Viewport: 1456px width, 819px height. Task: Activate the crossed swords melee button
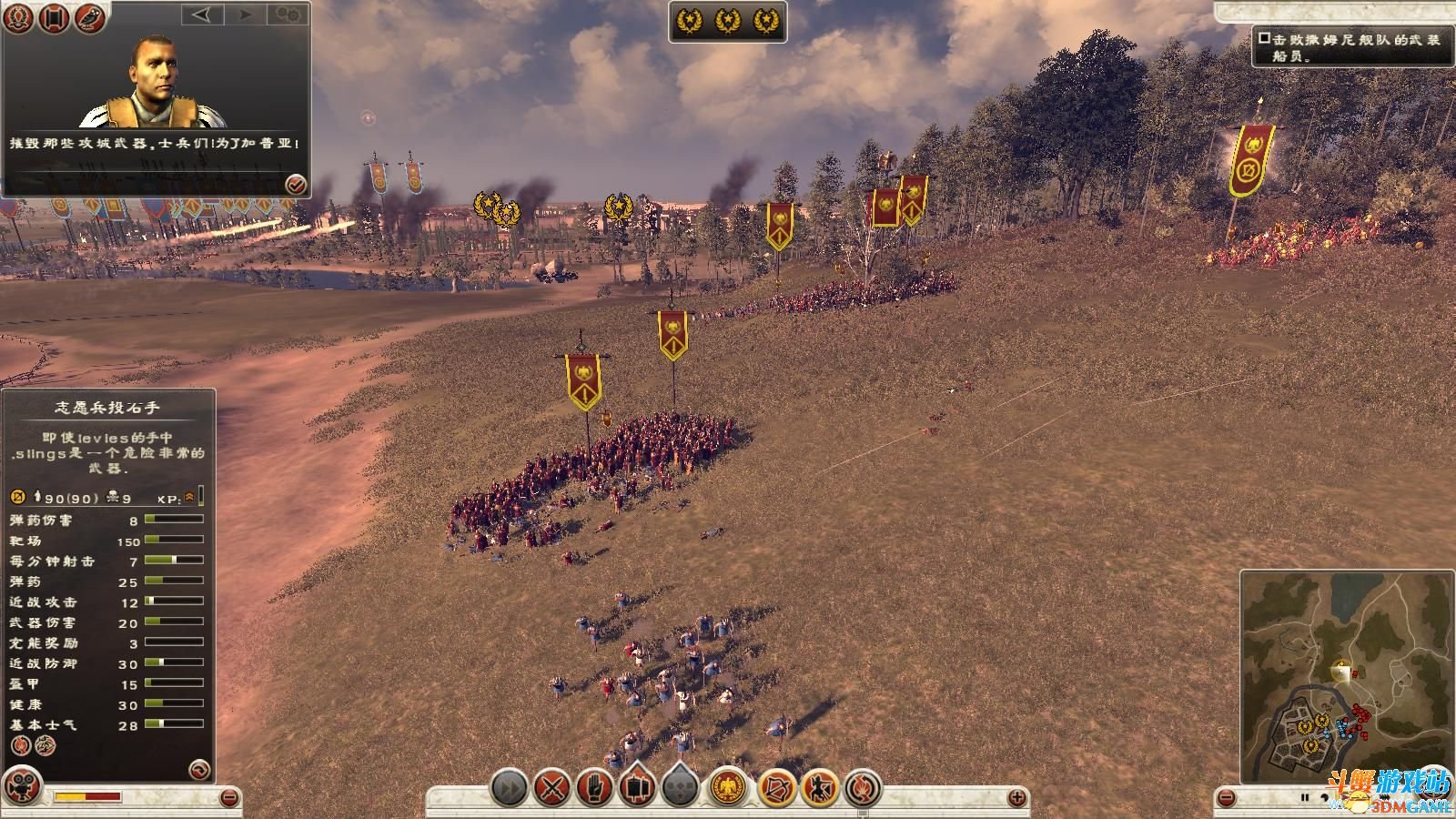[551, 787]
